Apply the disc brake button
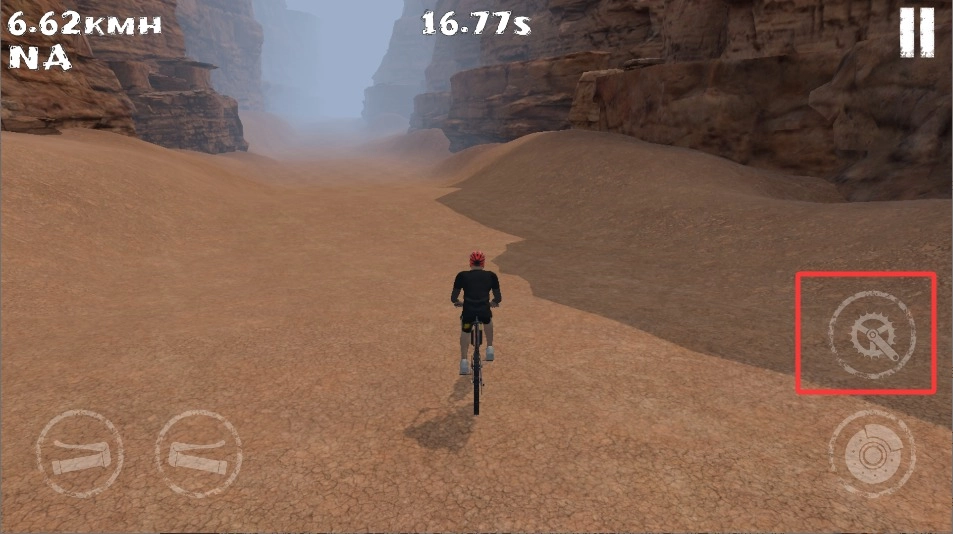Screen dimensions: 953x534 pyautogui.click(x=871, y=454)
